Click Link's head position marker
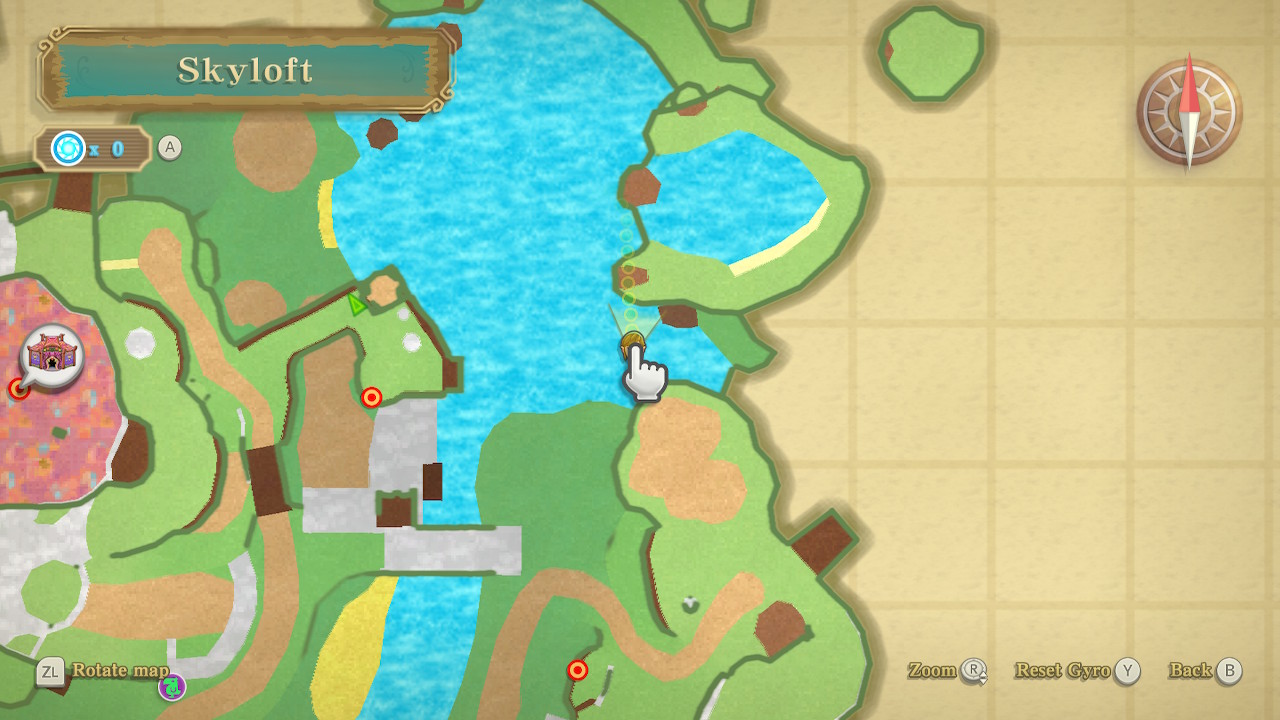Screen dimensions: 1280x720 point(632,345)
